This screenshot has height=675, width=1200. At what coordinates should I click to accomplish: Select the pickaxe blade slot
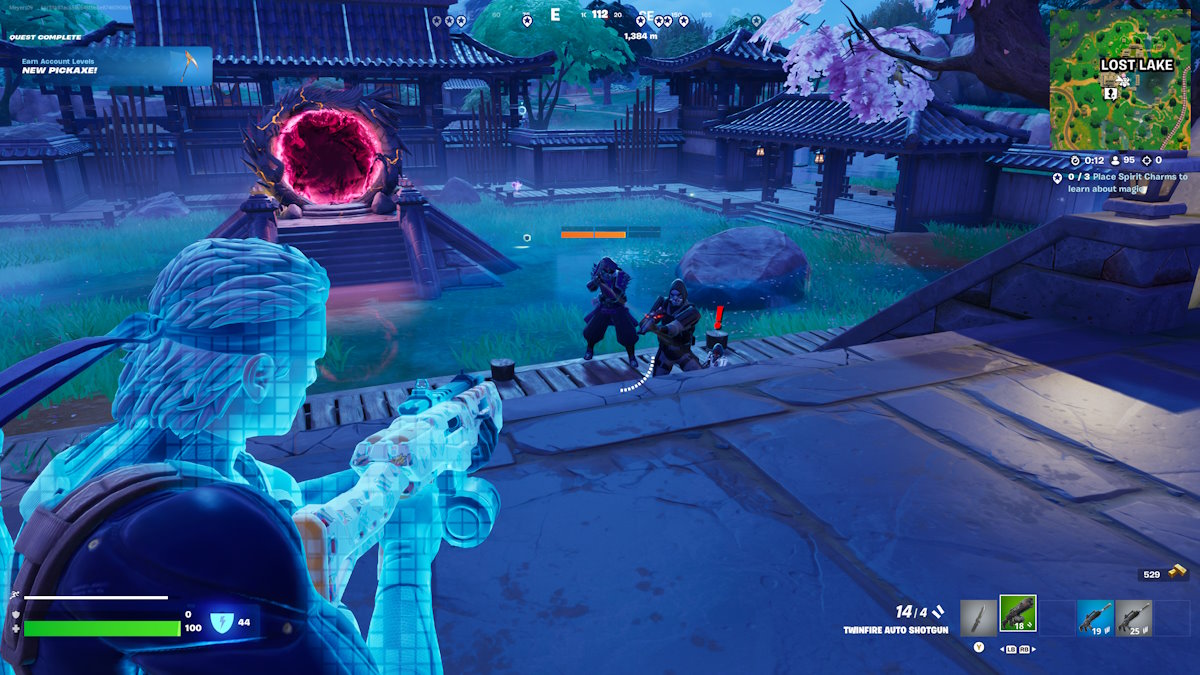point(978,617)
